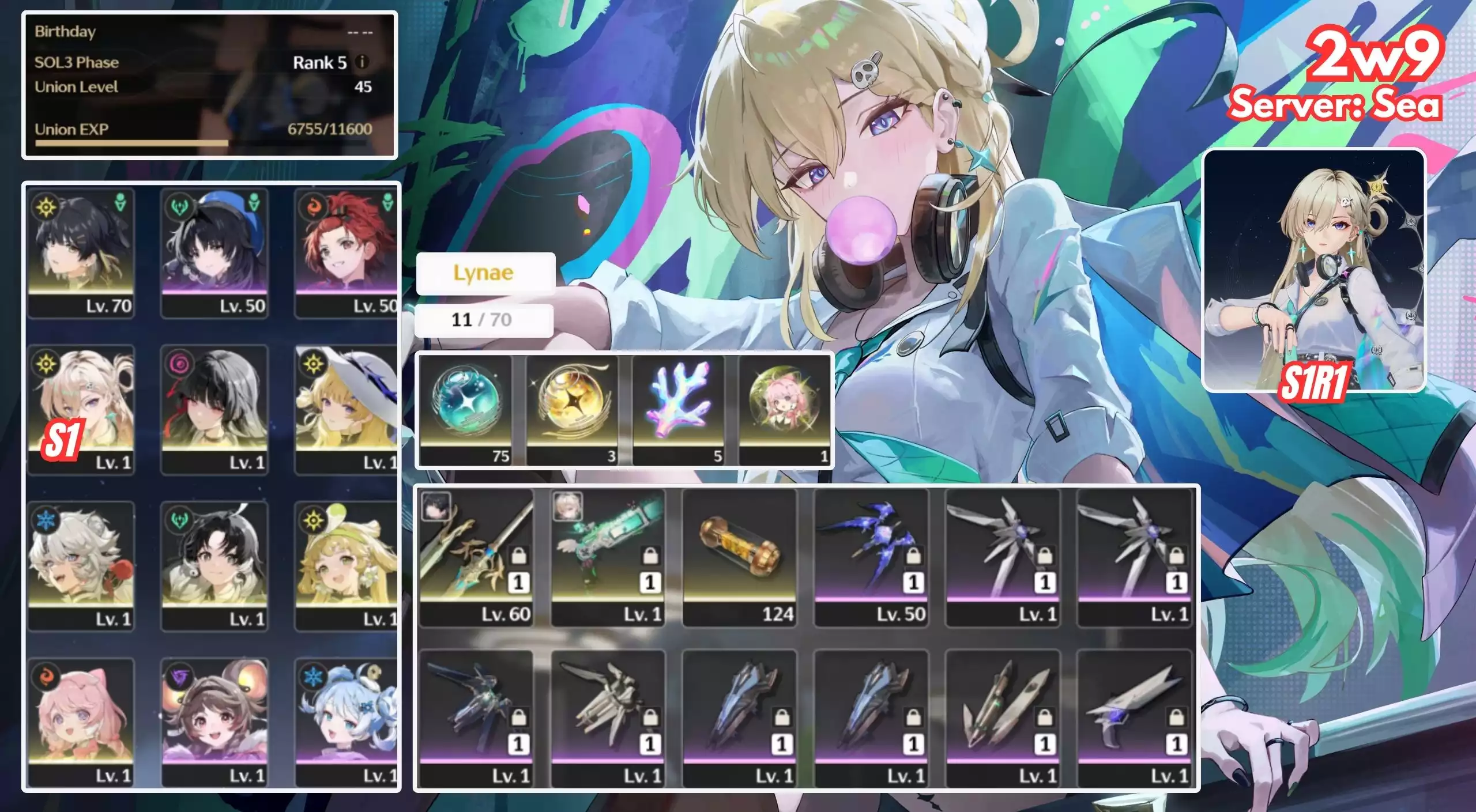Open the blonde character tile marked S1
Viewport: 1476px width, 812px height.
point(81,409)
